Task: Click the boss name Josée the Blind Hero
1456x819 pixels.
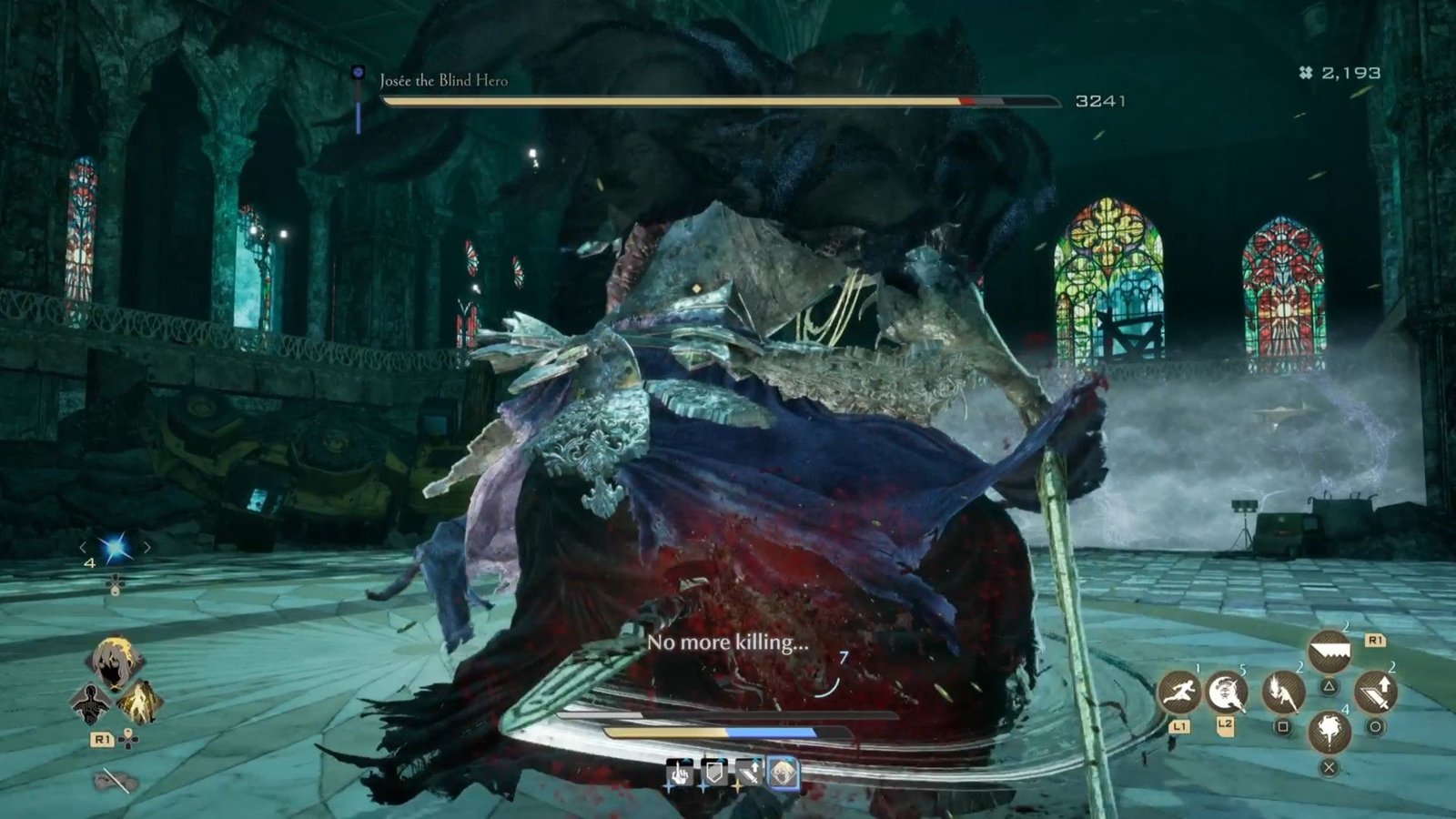Action: coord(443,79)
